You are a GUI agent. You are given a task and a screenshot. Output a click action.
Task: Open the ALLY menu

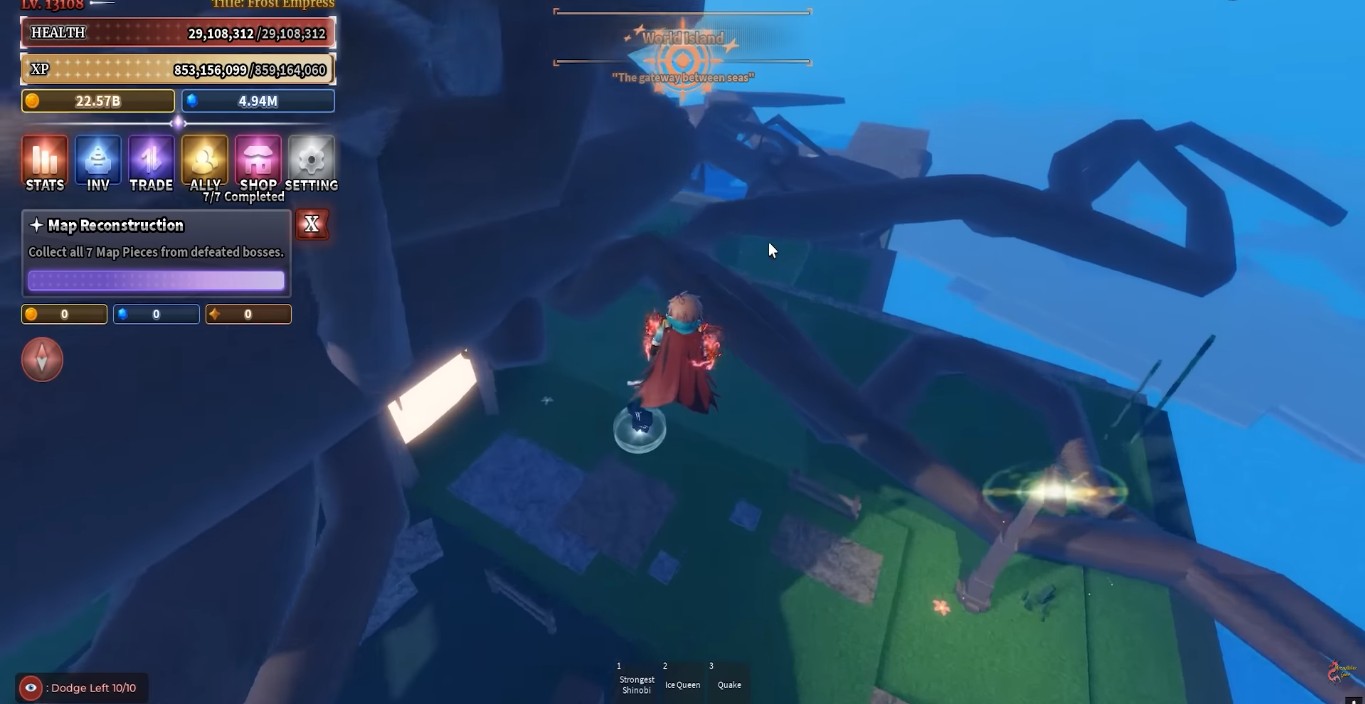click(x=205, y=162)
